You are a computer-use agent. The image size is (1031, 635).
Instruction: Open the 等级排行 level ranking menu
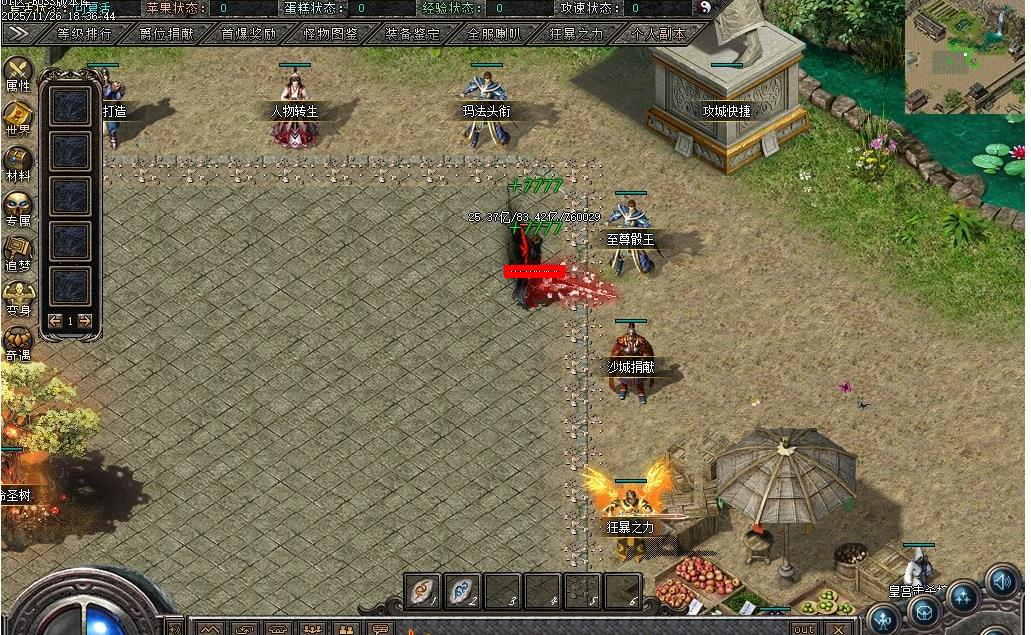(x=84, y=33)
